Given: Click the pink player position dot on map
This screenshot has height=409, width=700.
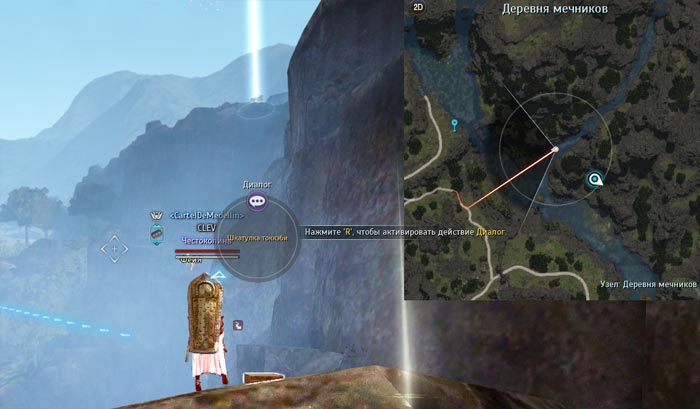Looking at the screenshot, I should (555, 150).
